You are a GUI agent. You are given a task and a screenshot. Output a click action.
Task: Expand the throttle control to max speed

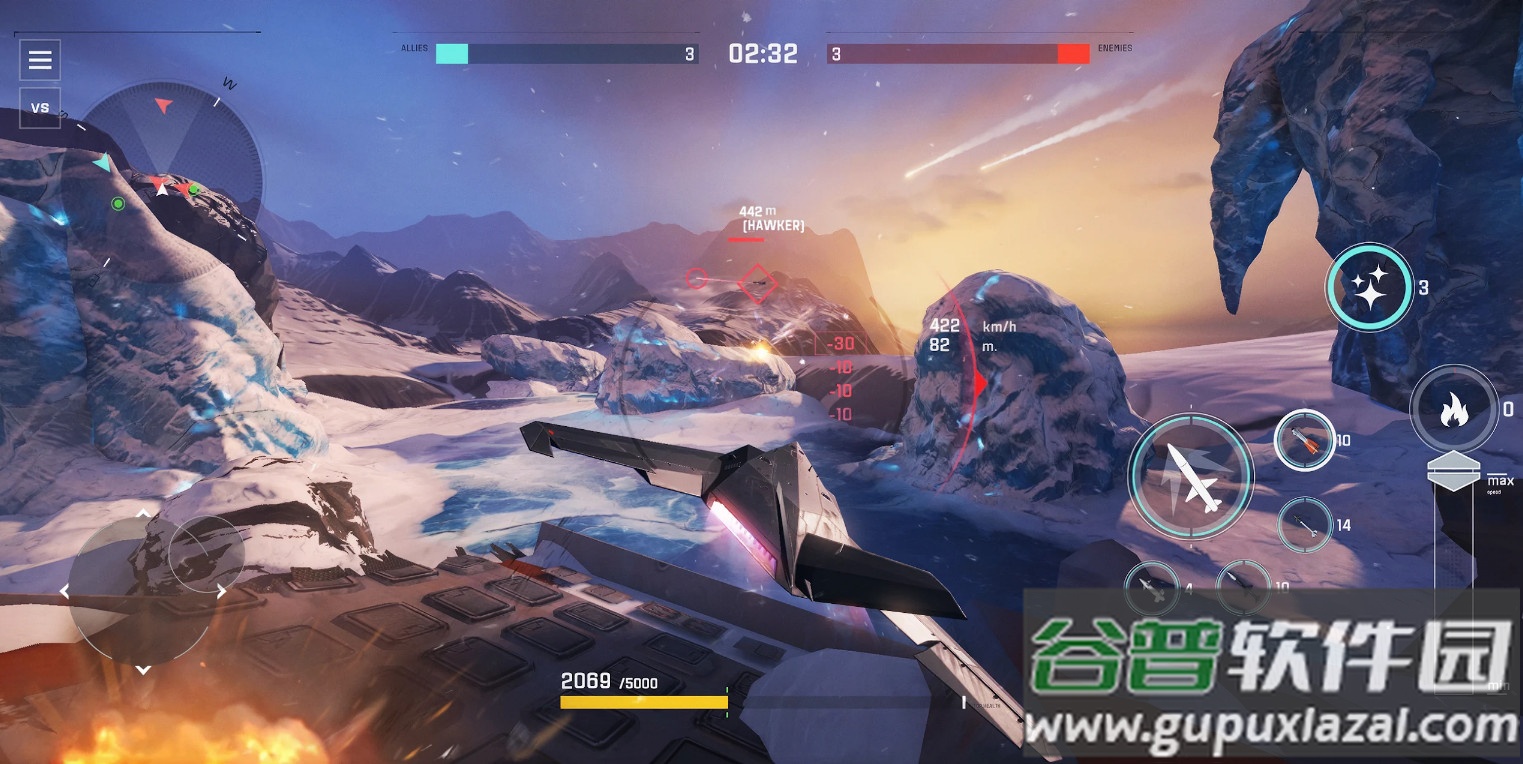click(x=1452, y=472)
